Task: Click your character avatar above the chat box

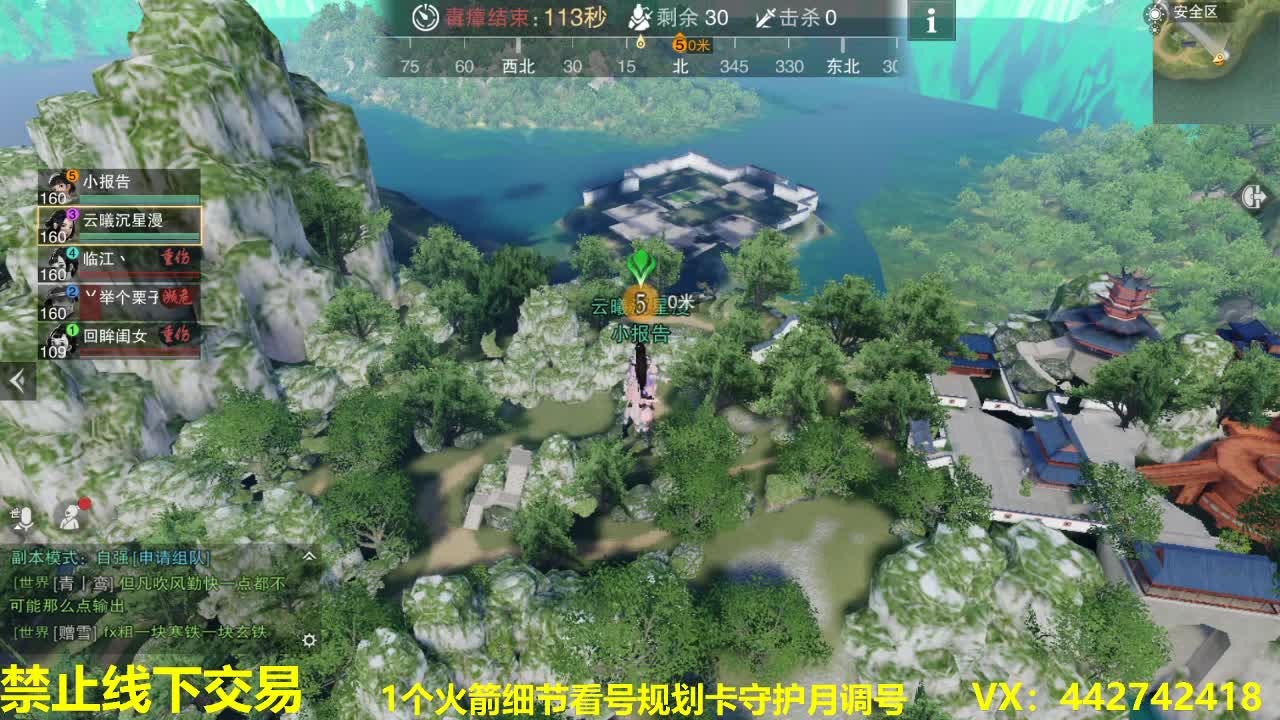Action: [x=69, y=517]
